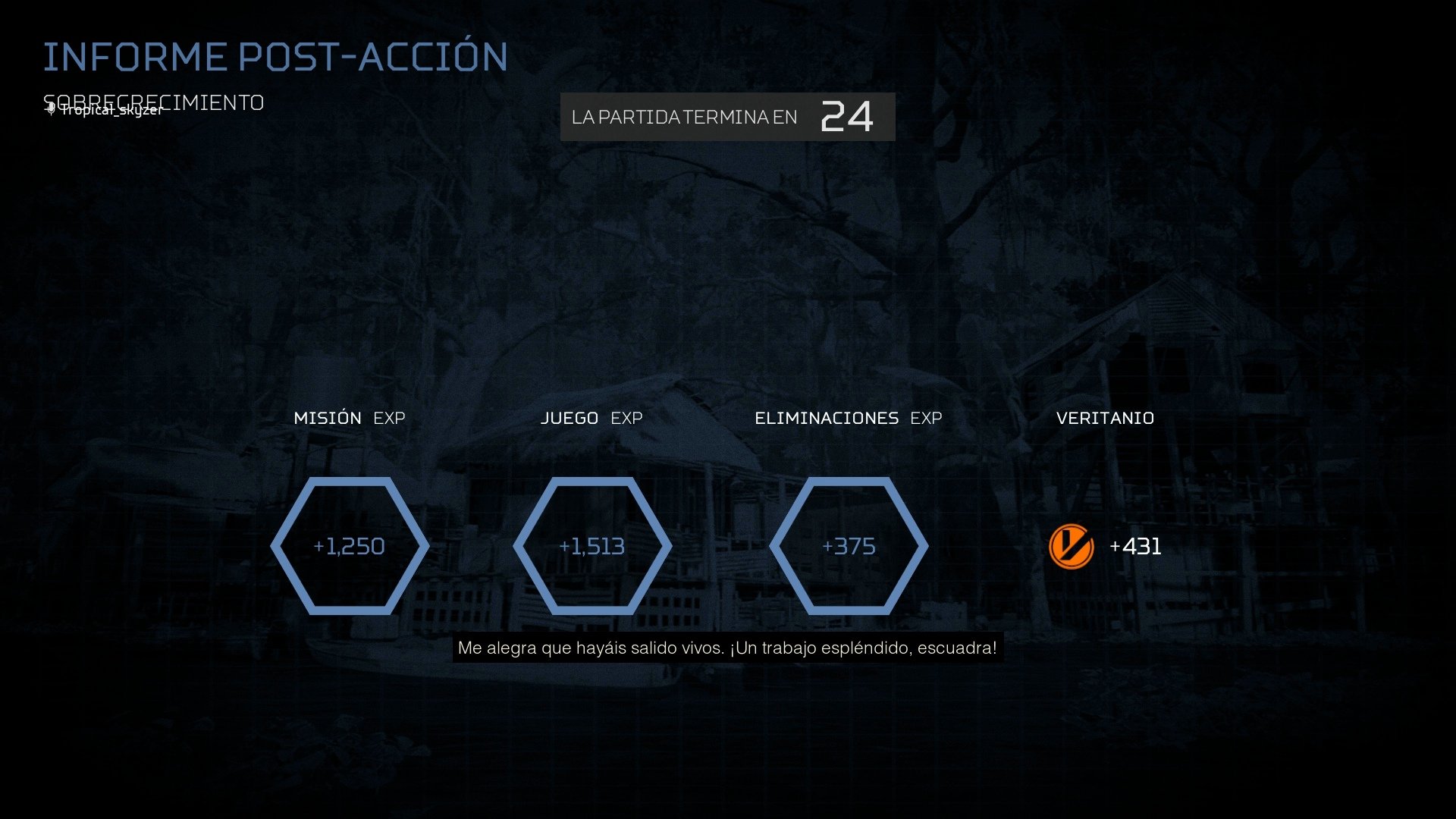Viewport: 1456px width, 819px height.
Task: Click the match countdown timer showing 24
Action: tap(846, 117)
